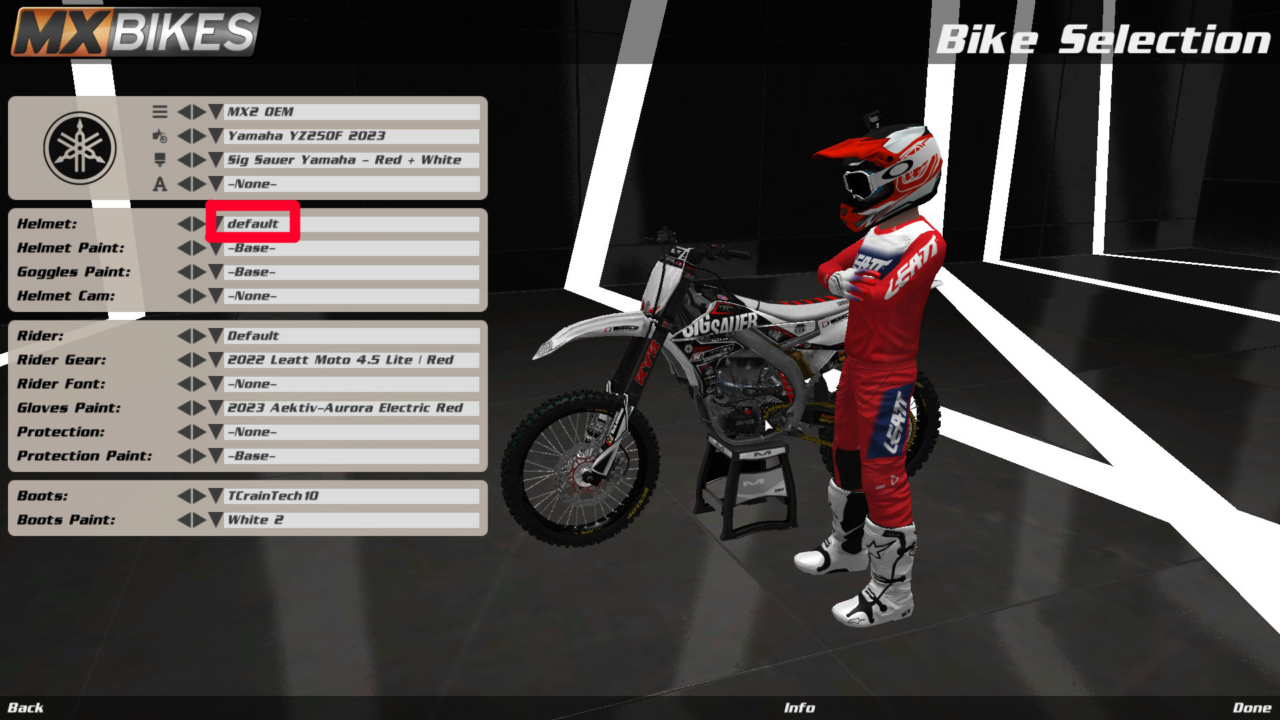Open the Info menu at bottom center
Viewport: 1280px width, 720px height.
click(x=800, y=707)
